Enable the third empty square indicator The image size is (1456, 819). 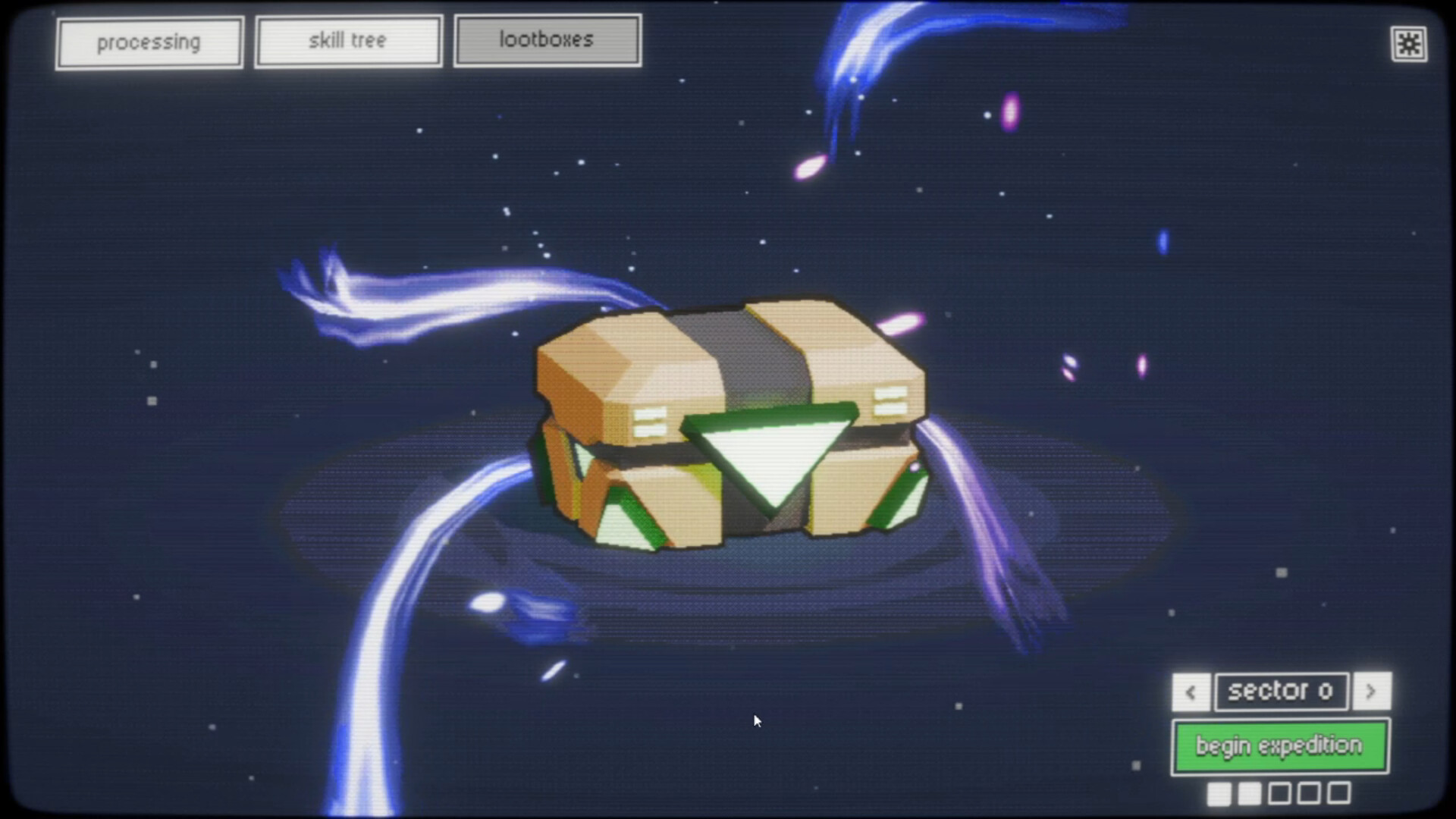[1280, 795]
